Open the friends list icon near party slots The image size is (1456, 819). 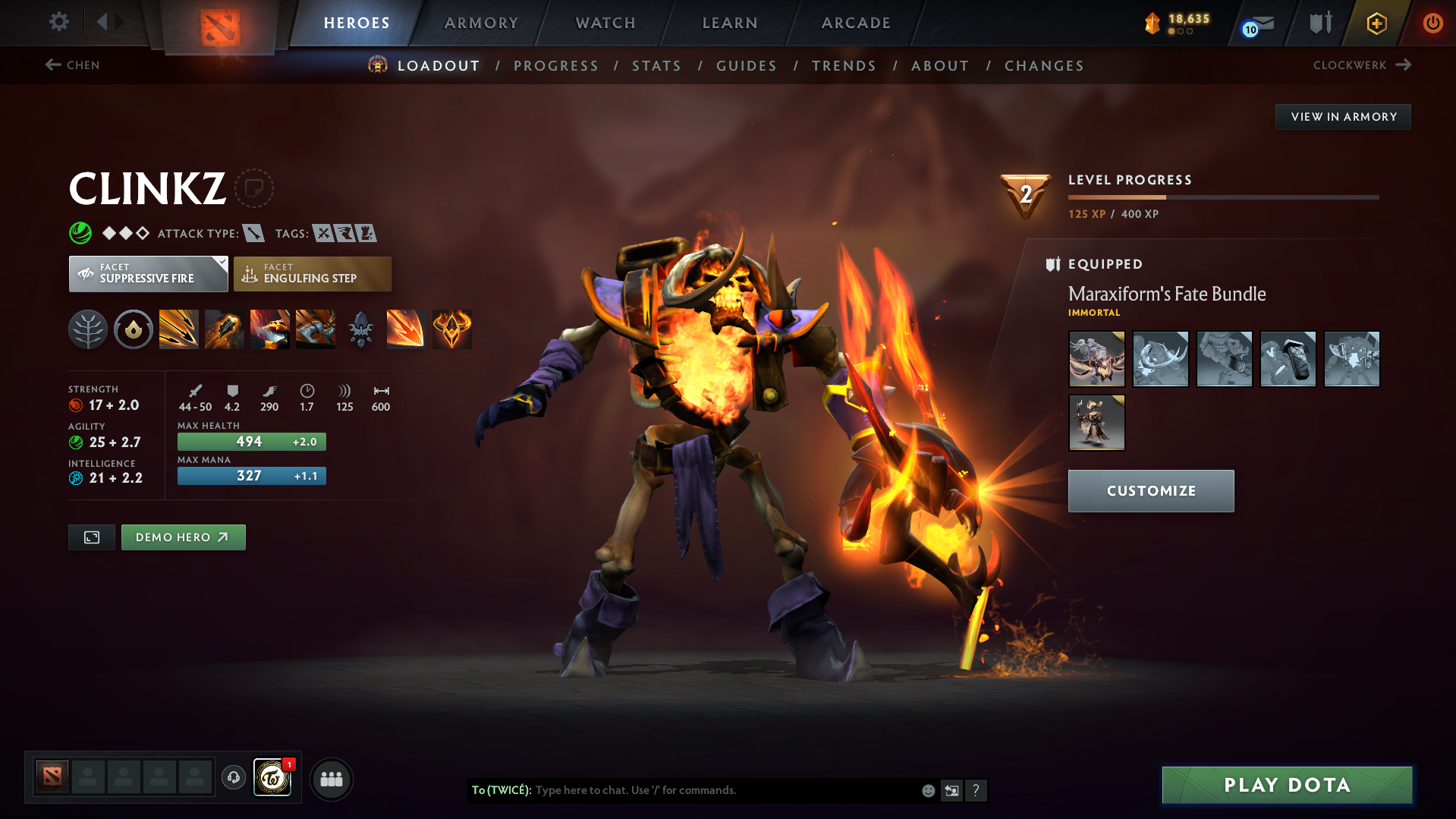(331, 779)
